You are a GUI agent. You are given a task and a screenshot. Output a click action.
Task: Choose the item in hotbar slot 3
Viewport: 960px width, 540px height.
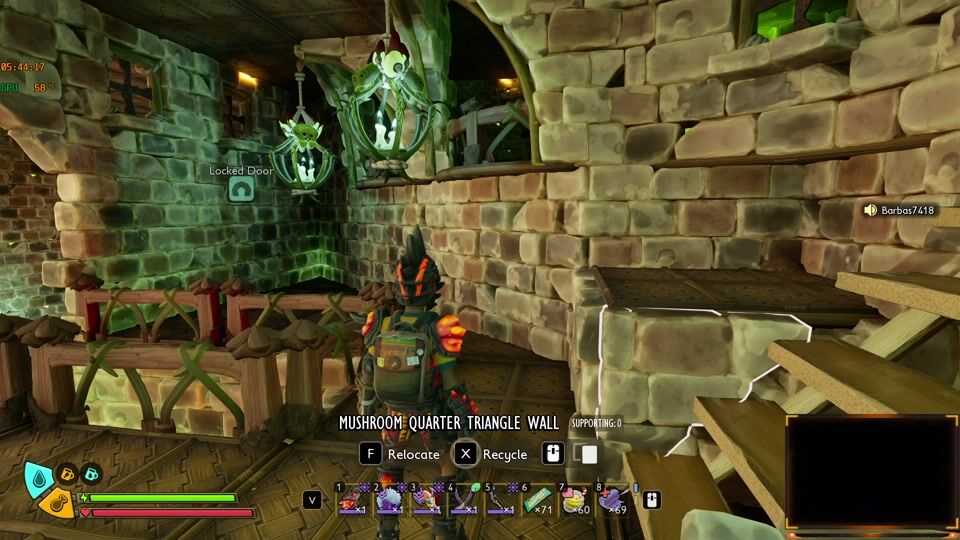pos(426,500)
